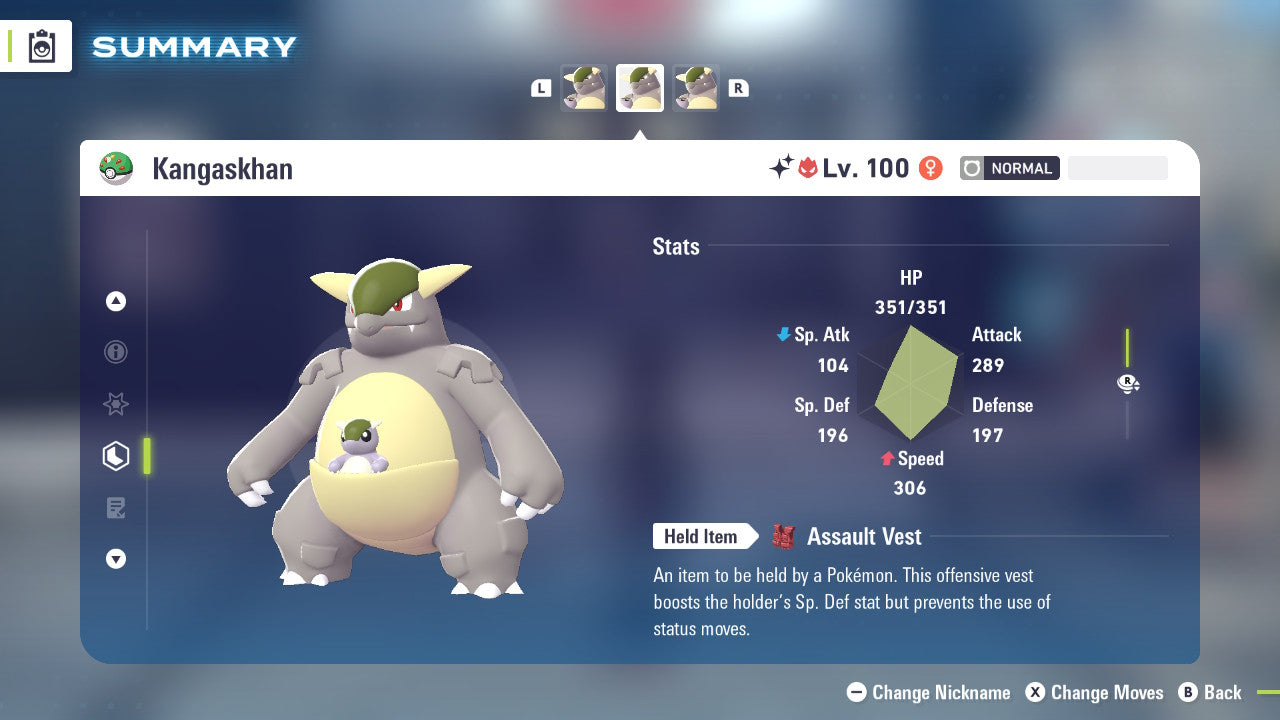
Task: Click the R stick indicator to rotate model
Action: 1128,383
